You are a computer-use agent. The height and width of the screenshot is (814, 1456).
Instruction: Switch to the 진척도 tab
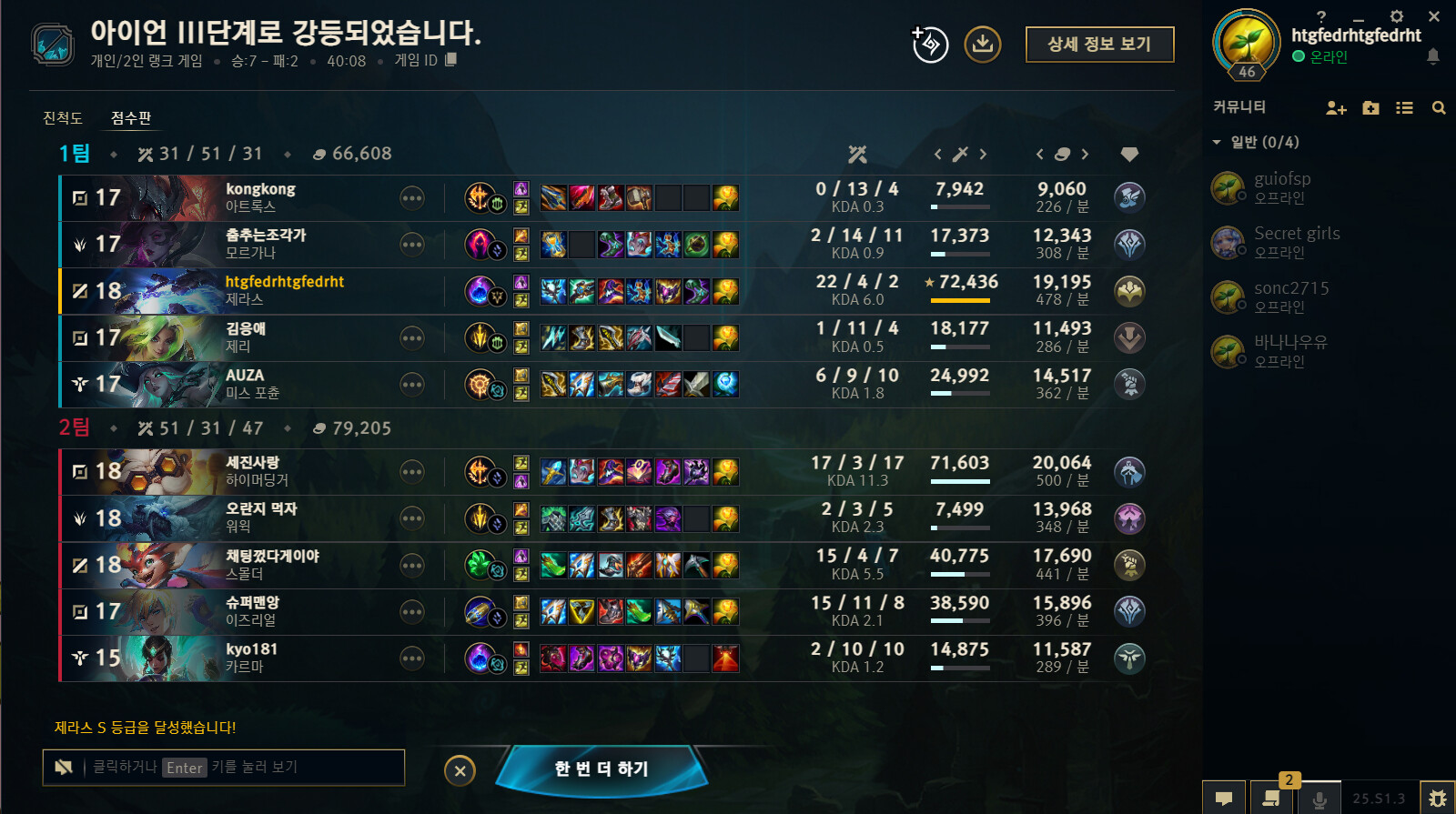[x=62, y=118]
